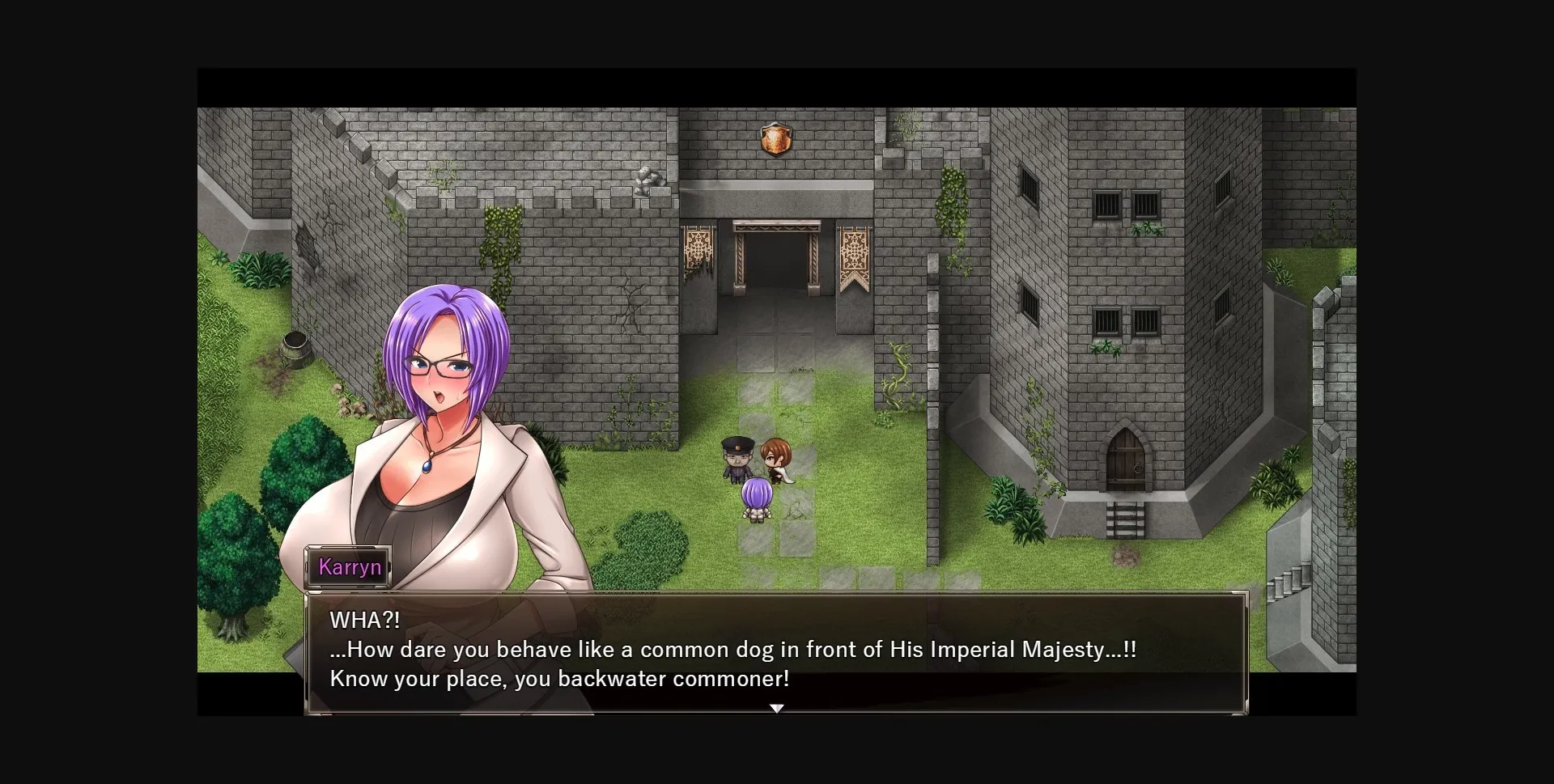
Task: Click the right banner beside the entrance
Action: [856, 251]
